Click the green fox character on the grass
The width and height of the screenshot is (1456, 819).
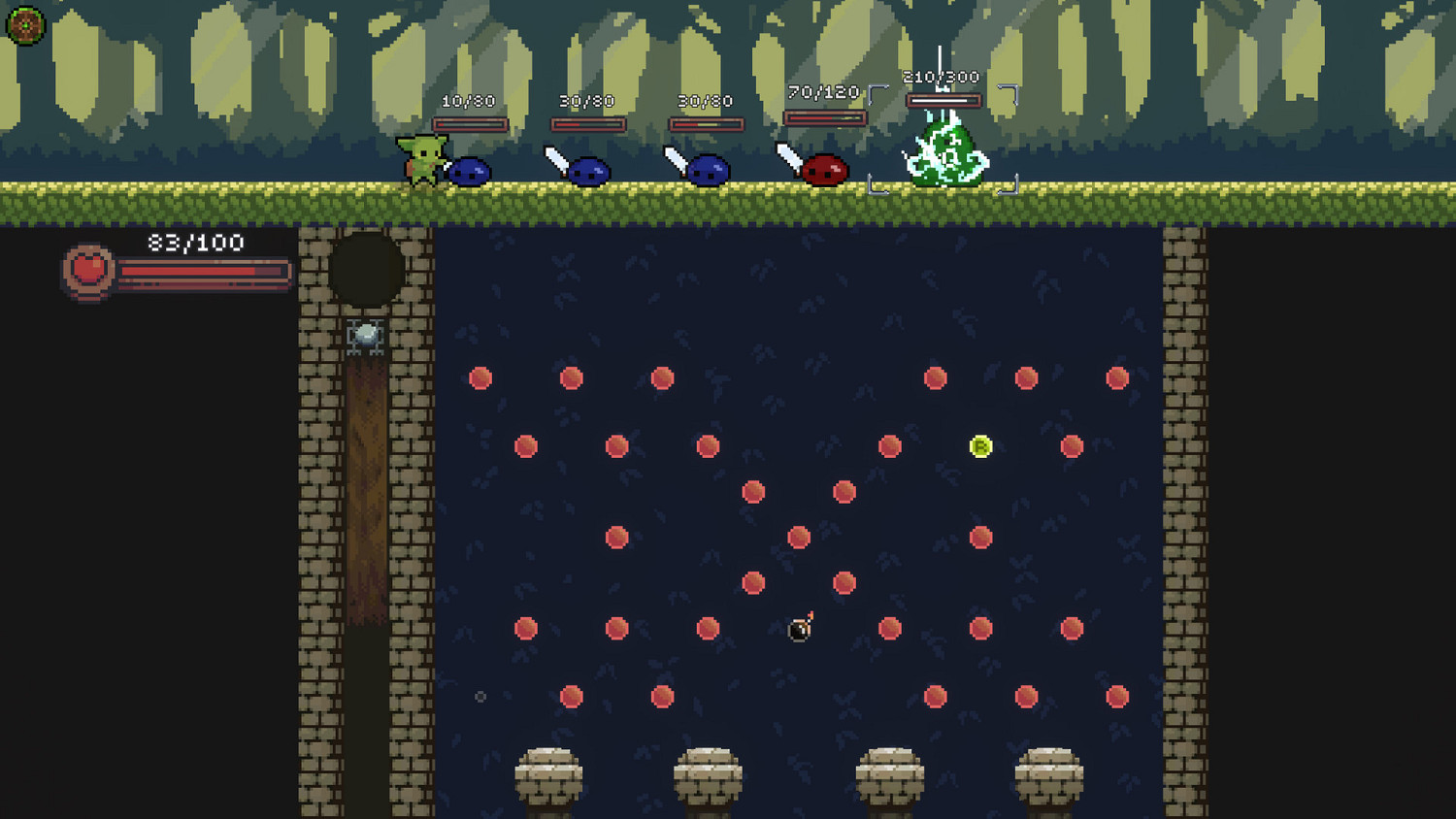point(427,160)
